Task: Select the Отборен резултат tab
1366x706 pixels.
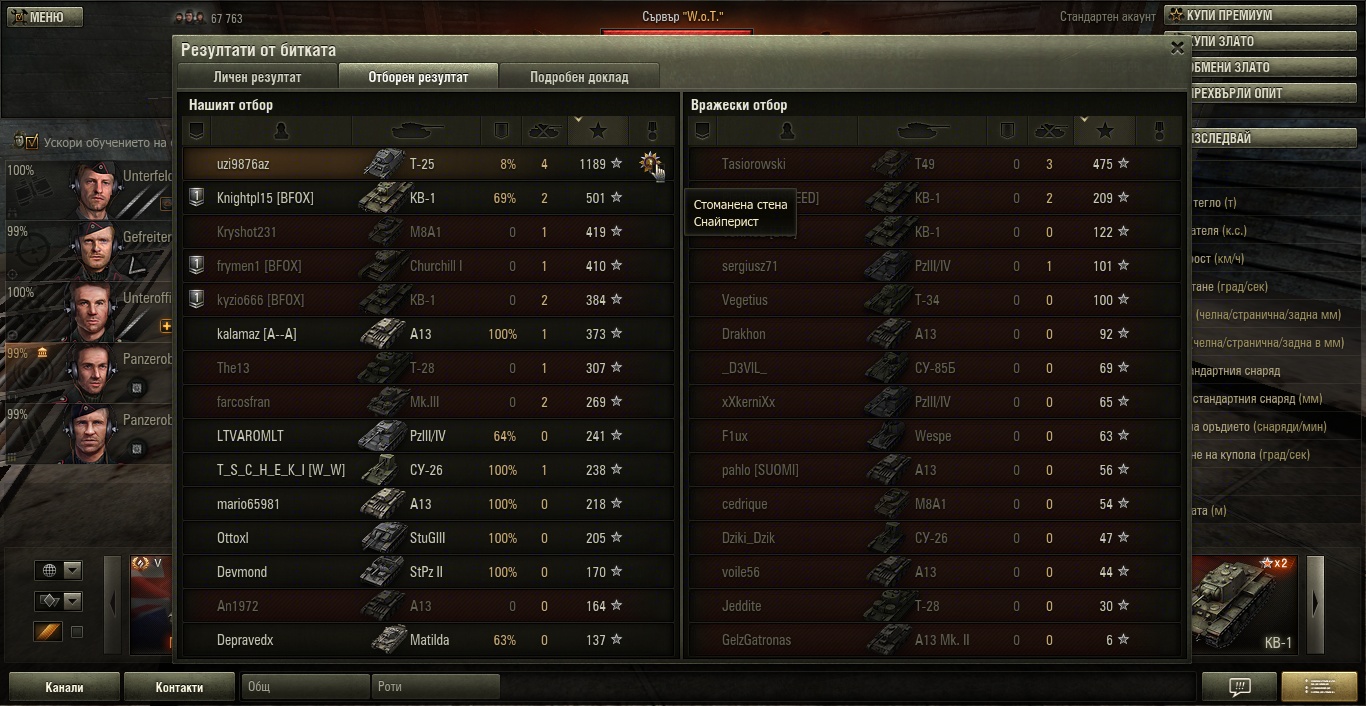Action: (418, 77)
